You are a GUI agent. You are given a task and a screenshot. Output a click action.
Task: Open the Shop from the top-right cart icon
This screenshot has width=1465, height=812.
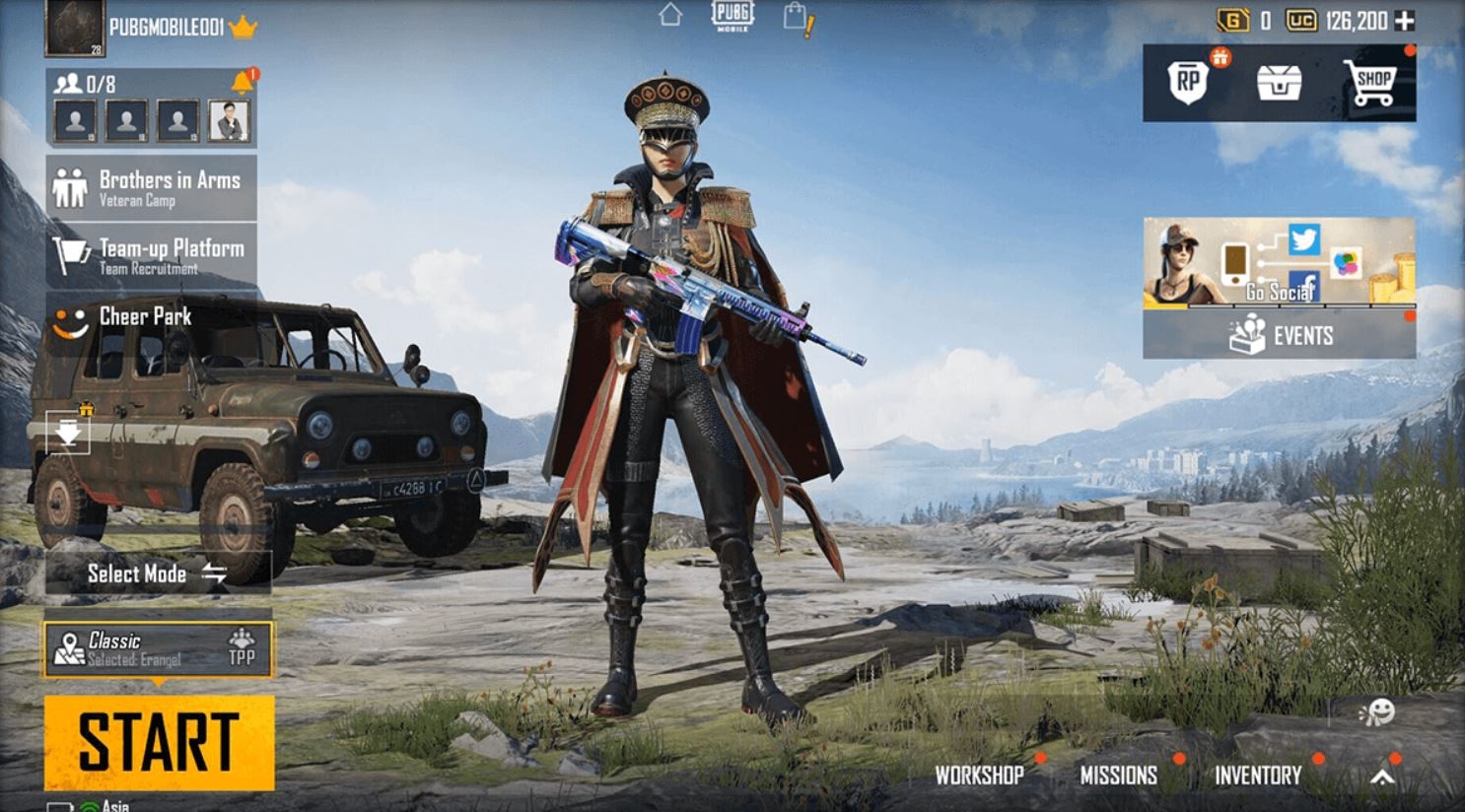coord(1373,81)
